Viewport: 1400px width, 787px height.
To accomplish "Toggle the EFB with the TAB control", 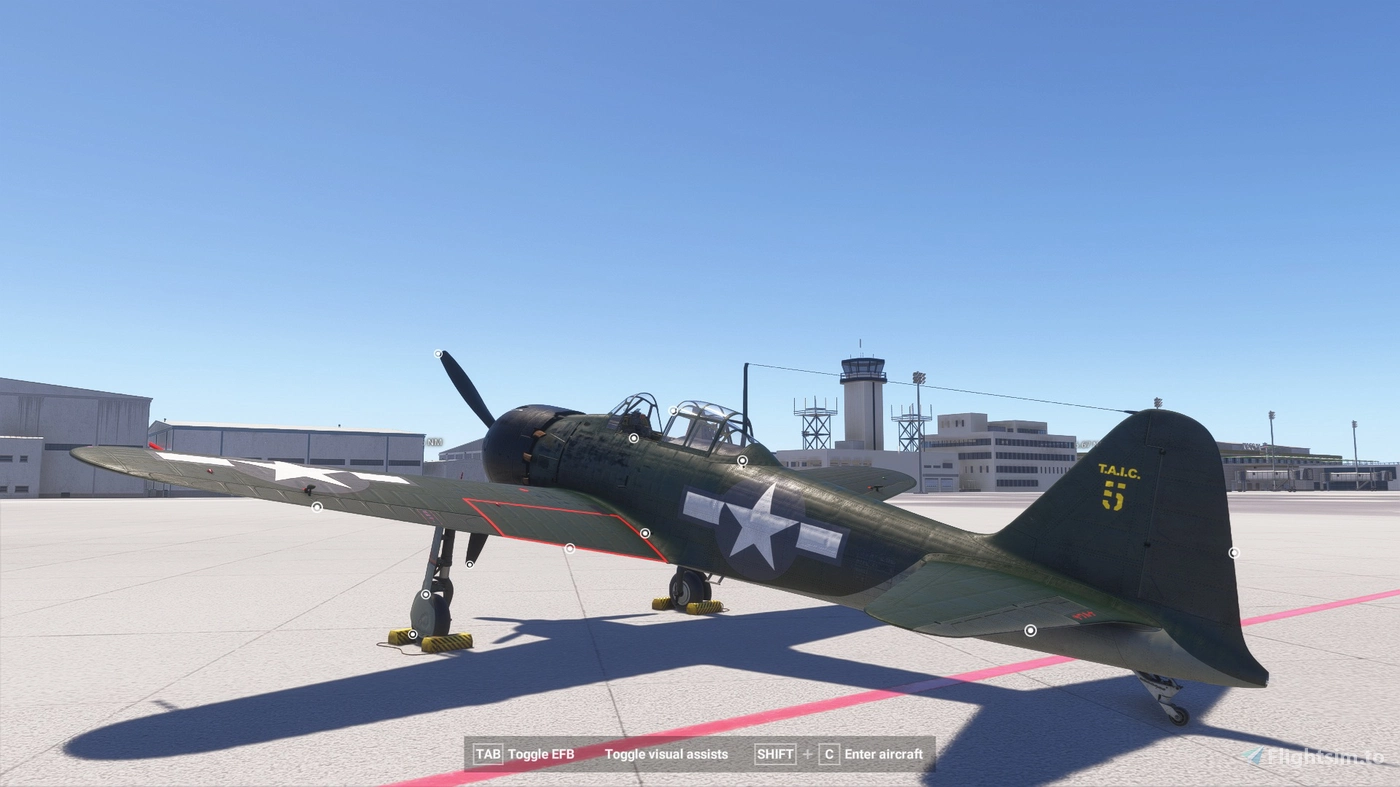I will (x=489, y=754).
